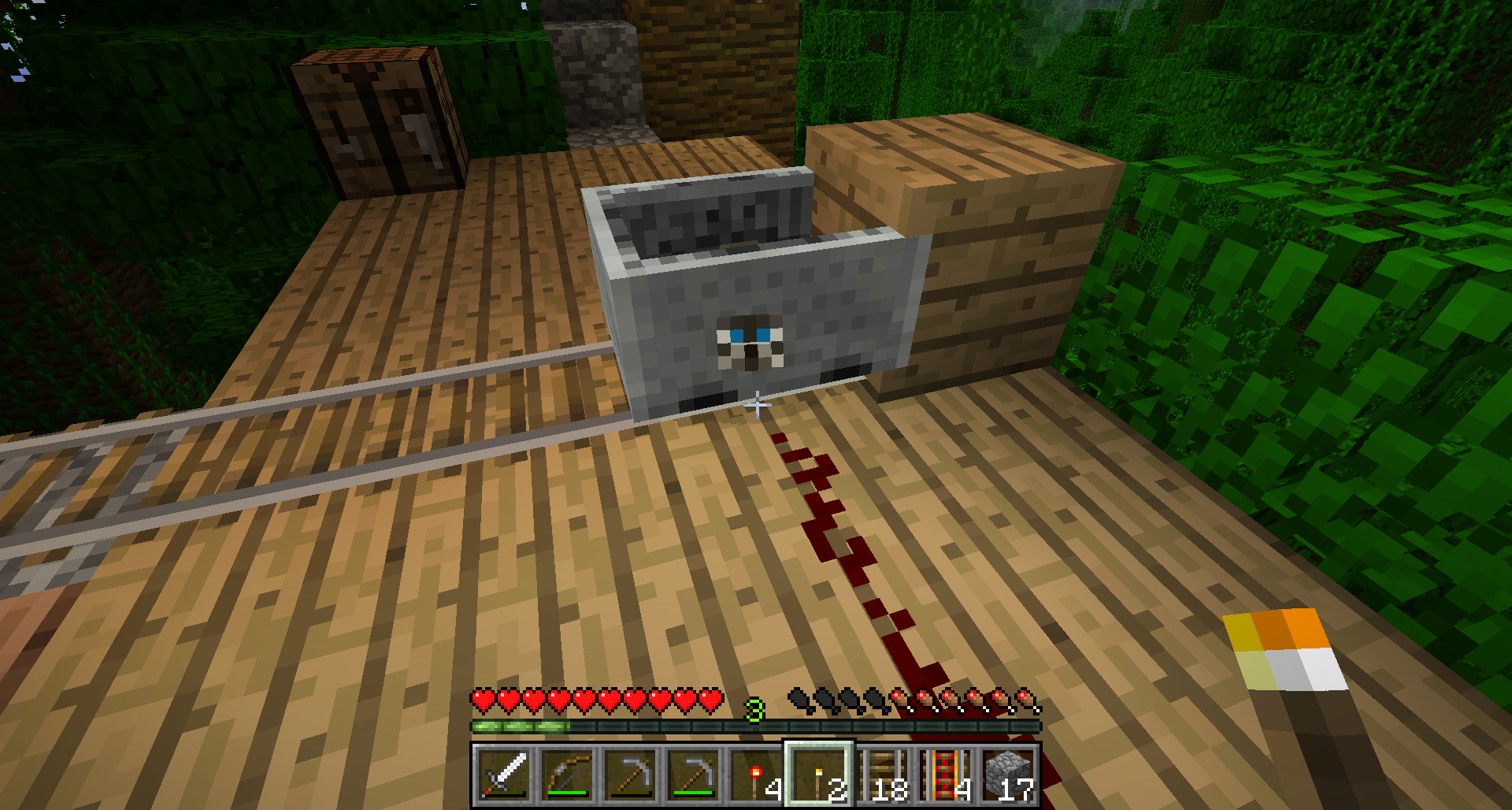Select the bow in the hotbar
The height and width of the screenshot is (810, 1512).
(x=567, y=775)
